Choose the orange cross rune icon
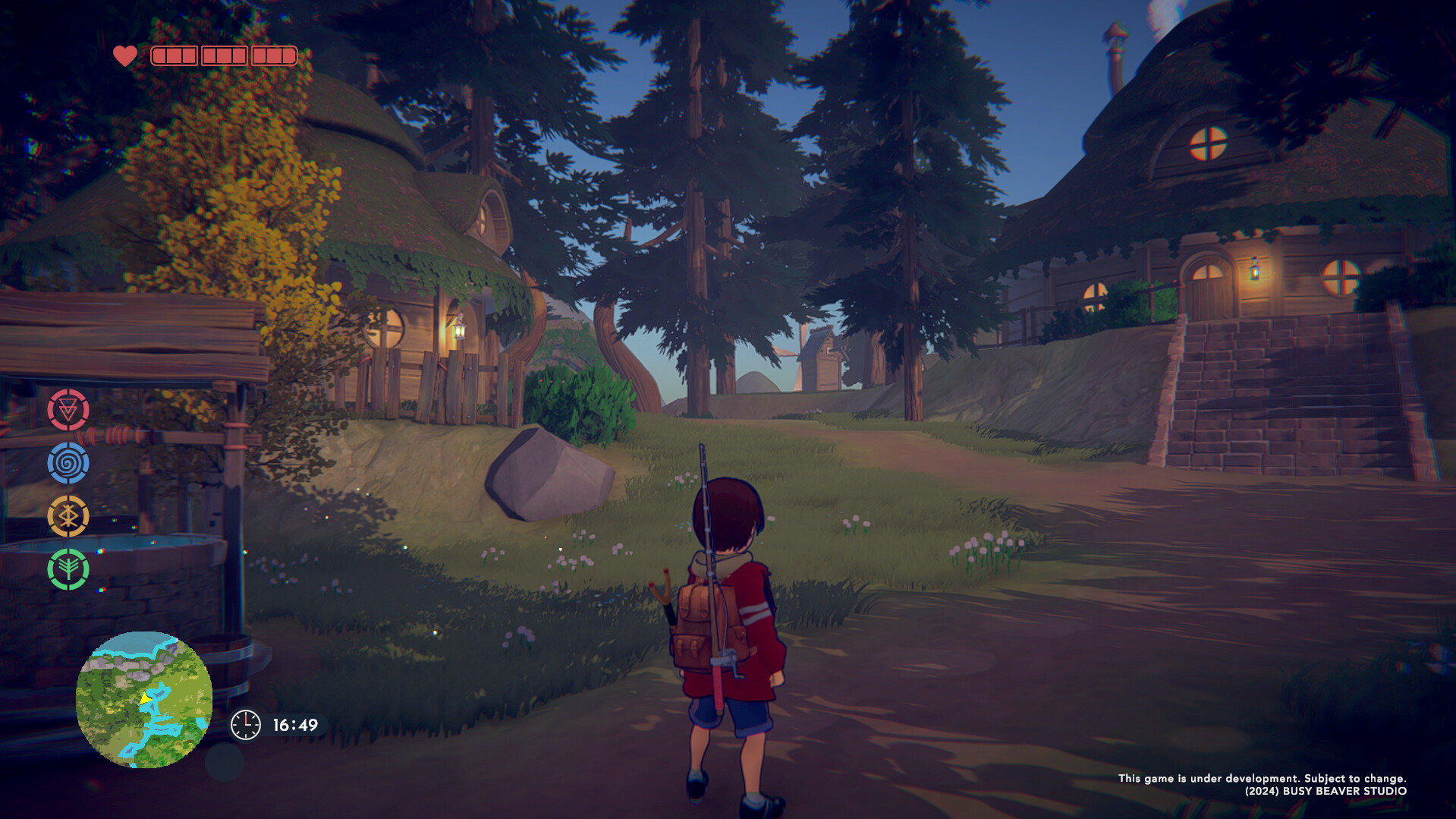 68,517
